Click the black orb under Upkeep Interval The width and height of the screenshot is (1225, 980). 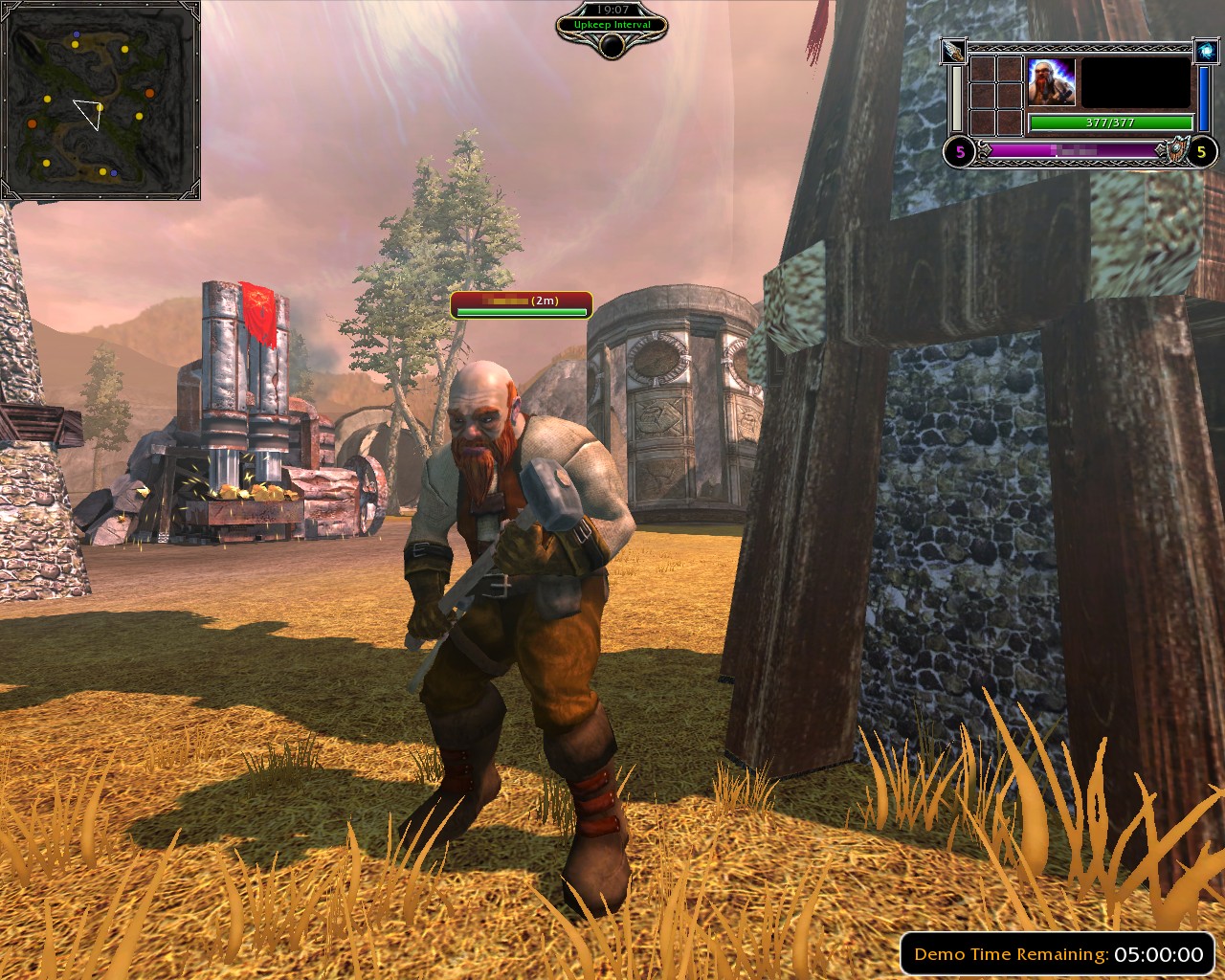coord(612,45)
